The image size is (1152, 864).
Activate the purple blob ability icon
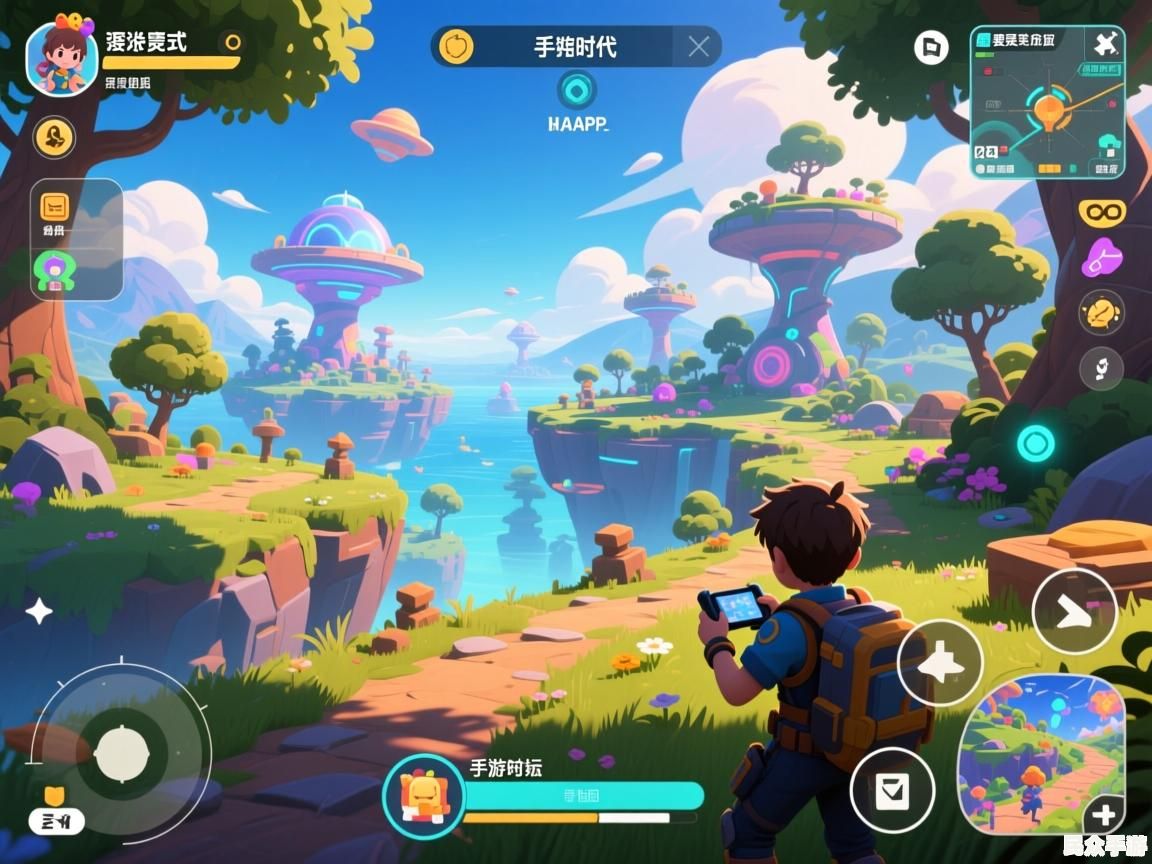click(x=1102, y=259)
